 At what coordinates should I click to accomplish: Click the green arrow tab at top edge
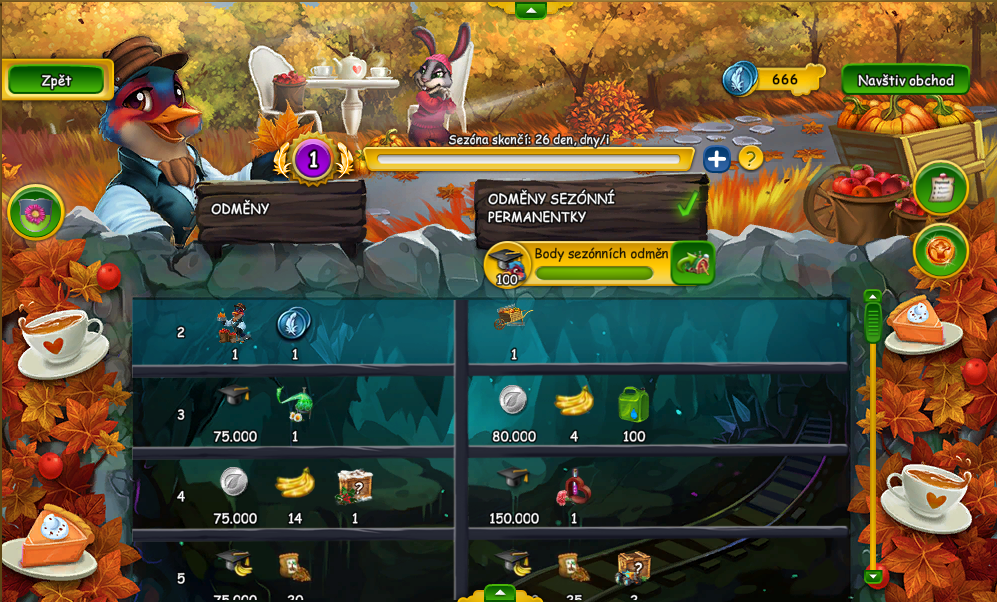(x=530, y=9)
